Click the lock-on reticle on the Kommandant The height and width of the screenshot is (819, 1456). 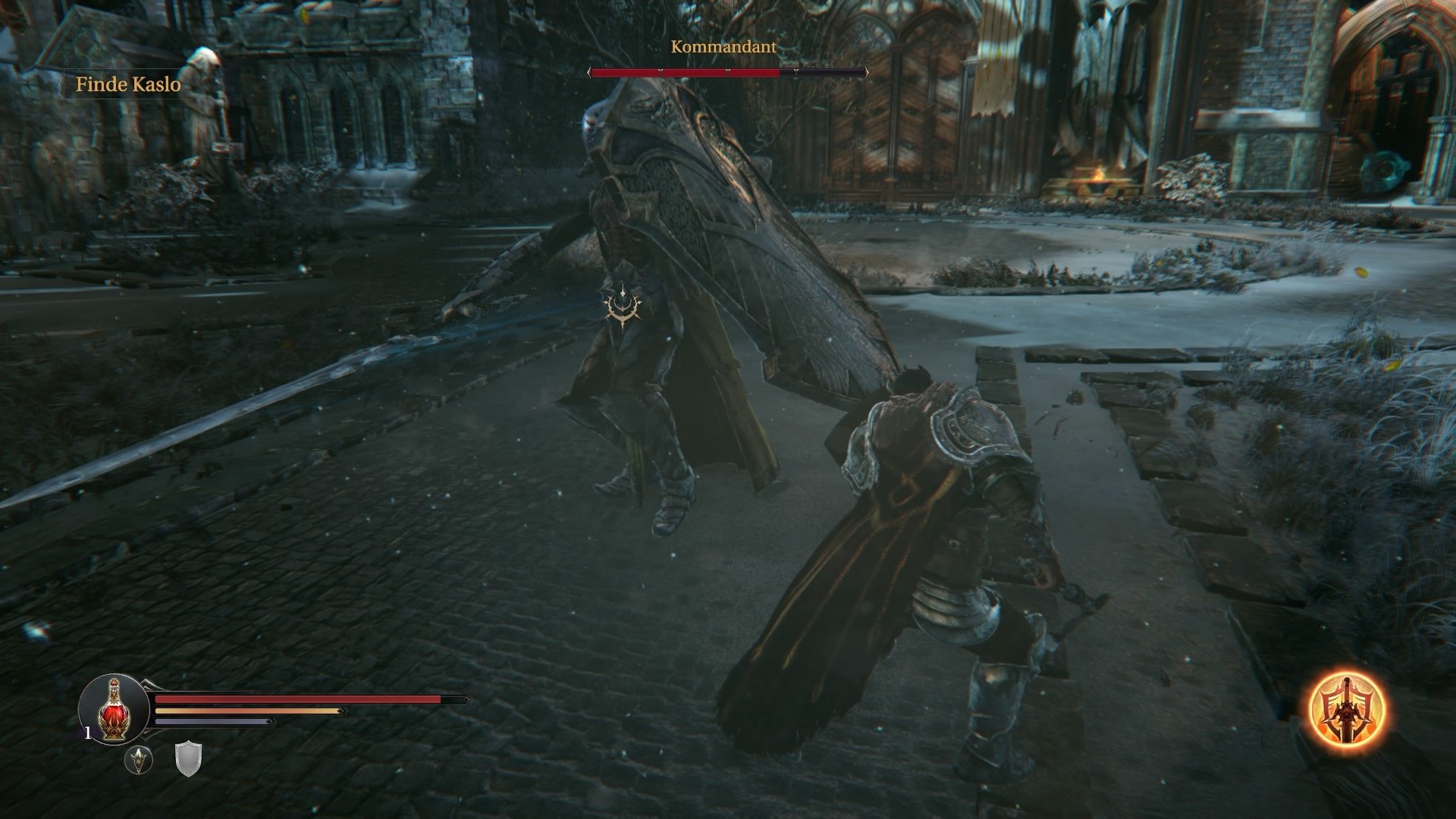coord(622,304)
